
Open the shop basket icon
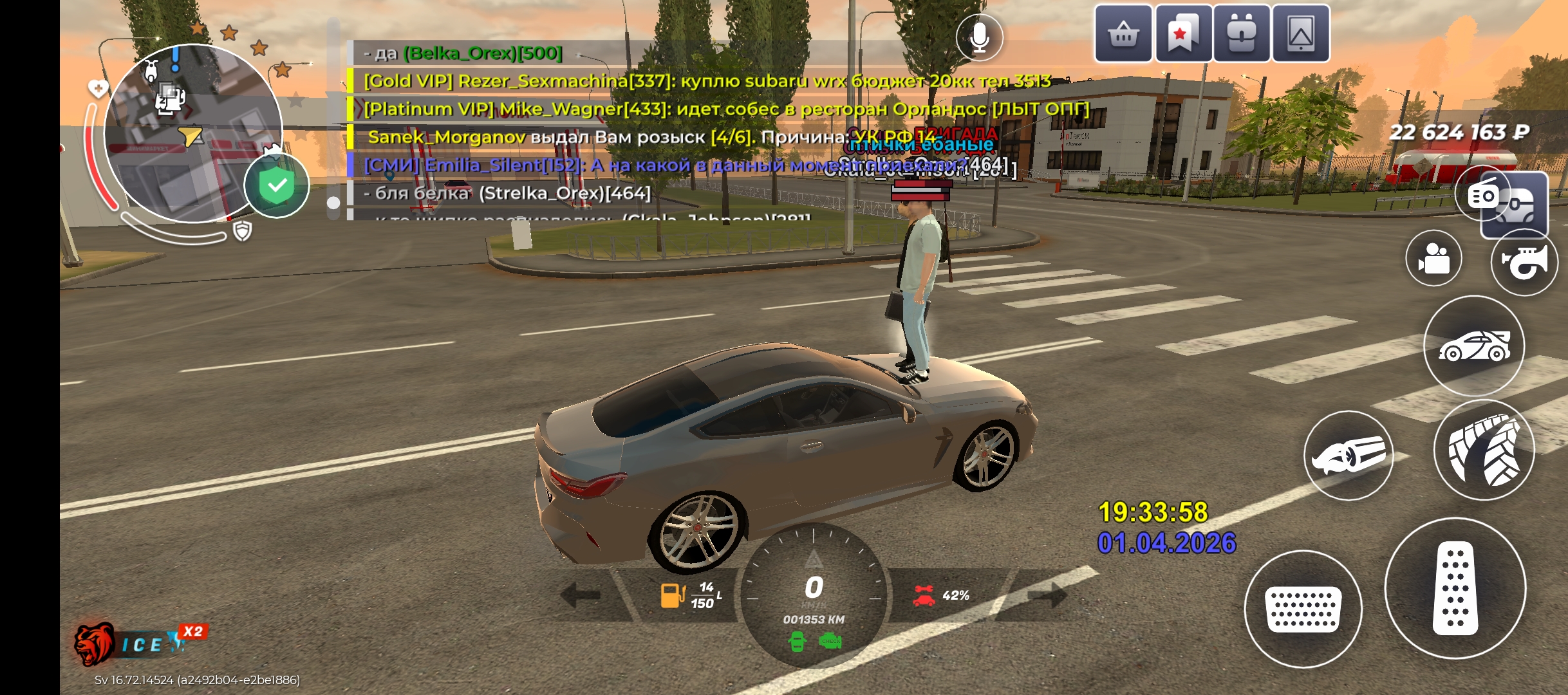1123,33
